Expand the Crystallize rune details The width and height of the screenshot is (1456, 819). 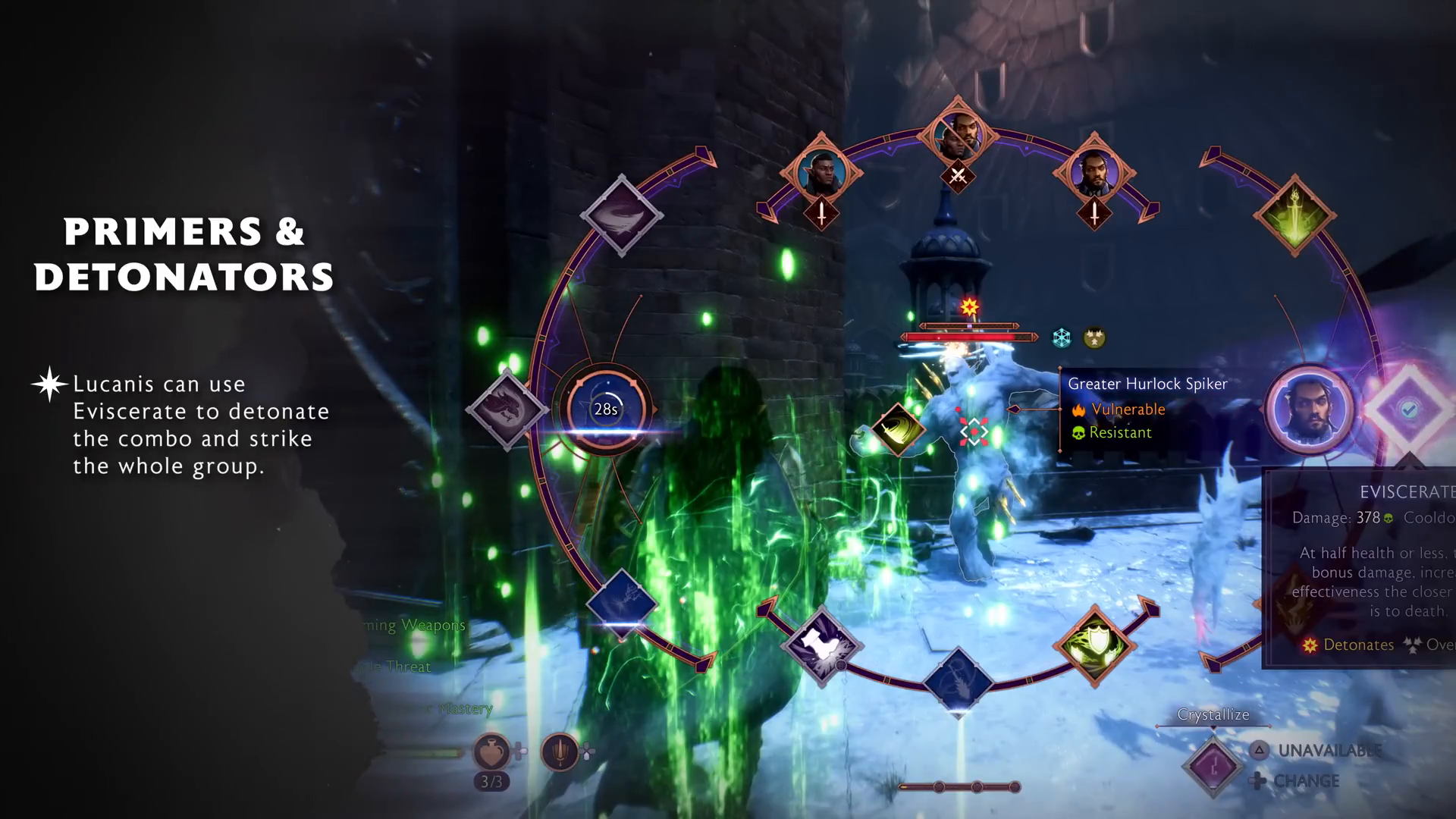1214,714
